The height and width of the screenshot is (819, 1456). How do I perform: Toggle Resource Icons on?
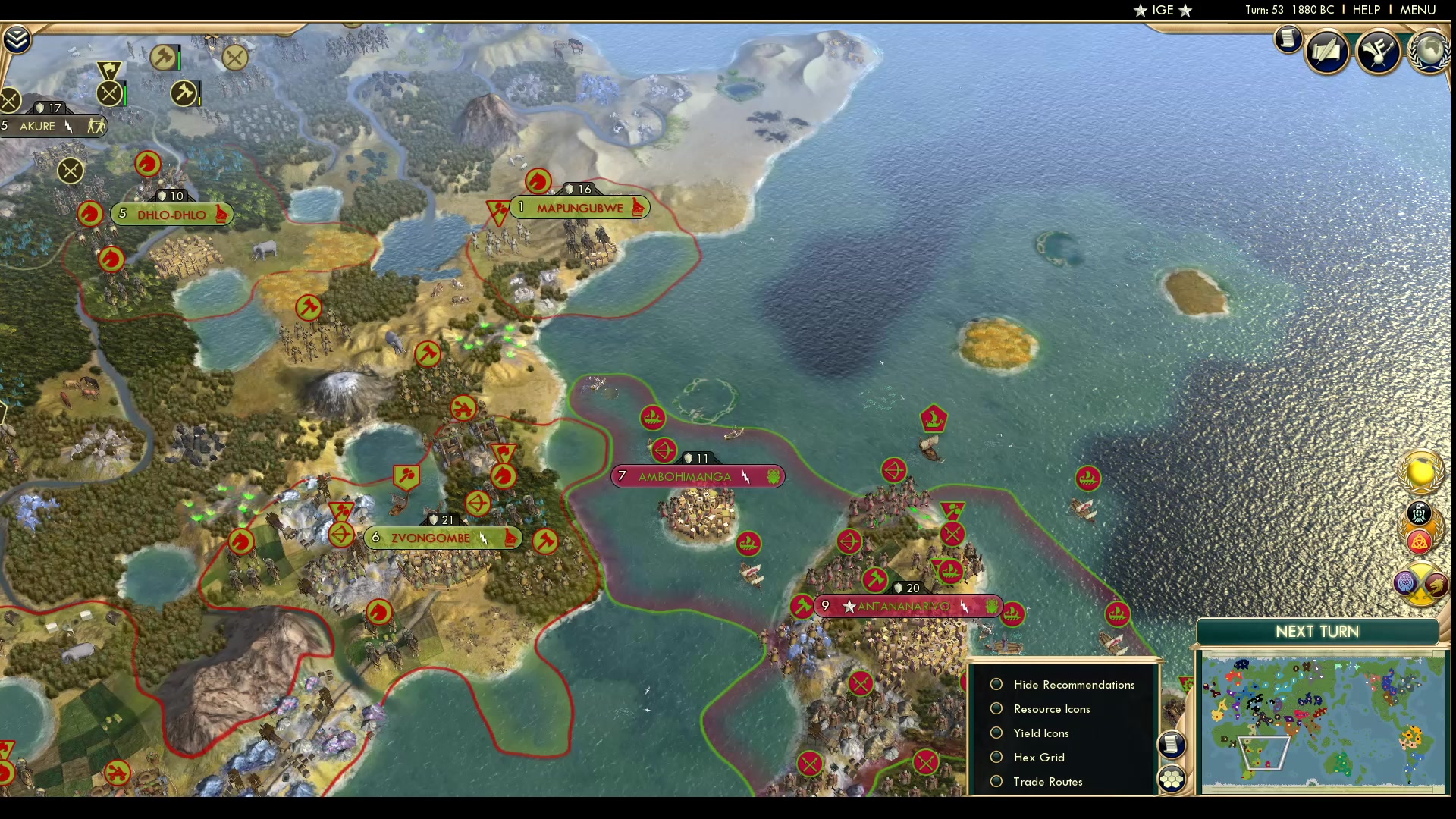click(x=996, y=708)
